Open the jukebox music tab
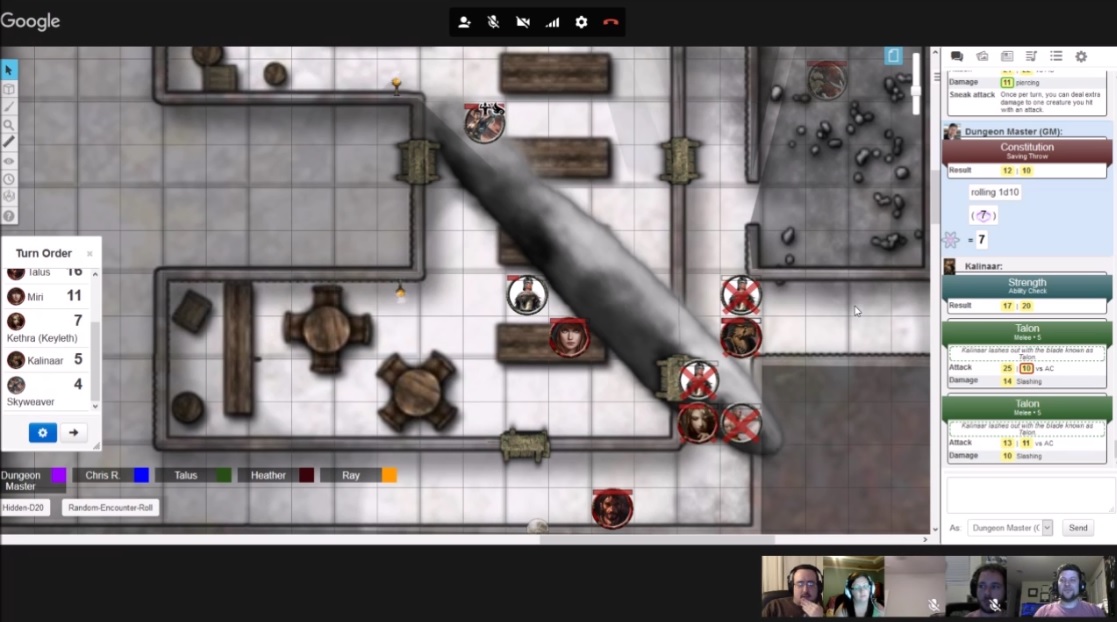Viewport: 1117px width, 622px height. click(1031, 57)
